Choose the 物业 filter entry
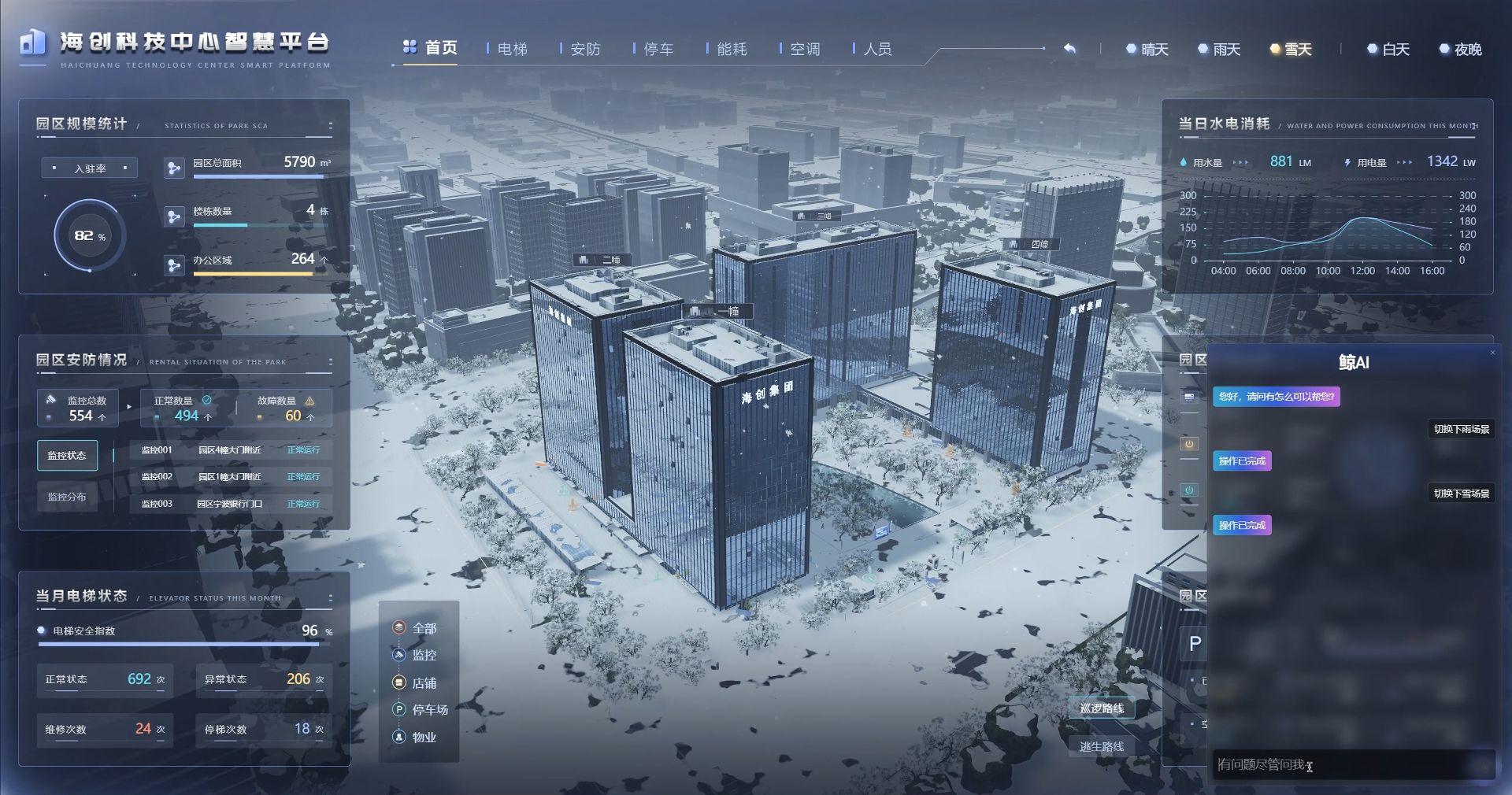The image size is (1512, 795). (424, 737)
